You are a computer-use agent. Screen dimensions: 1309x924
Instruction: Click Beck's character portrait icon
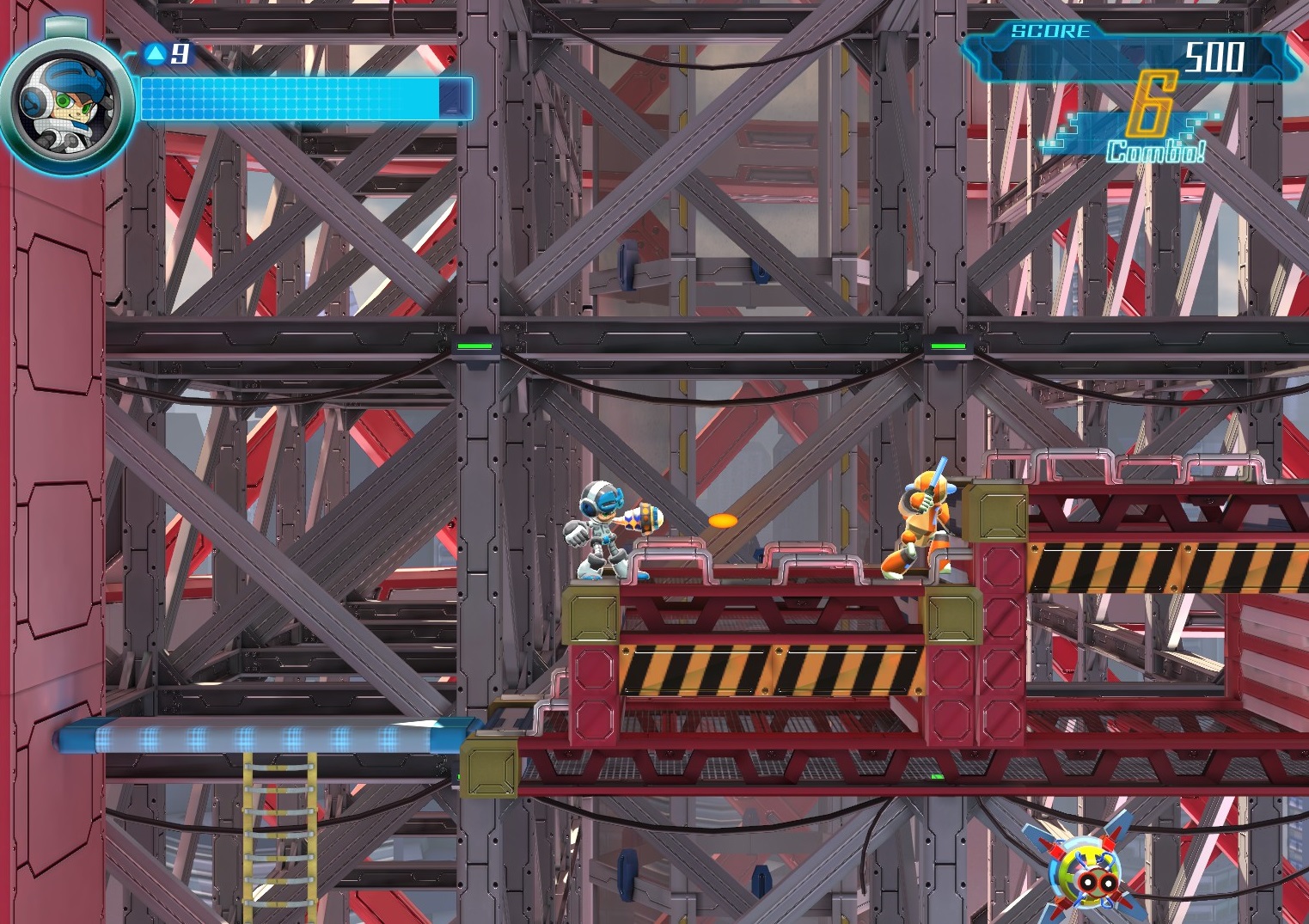pyautogui.click(x=65, y=105)
